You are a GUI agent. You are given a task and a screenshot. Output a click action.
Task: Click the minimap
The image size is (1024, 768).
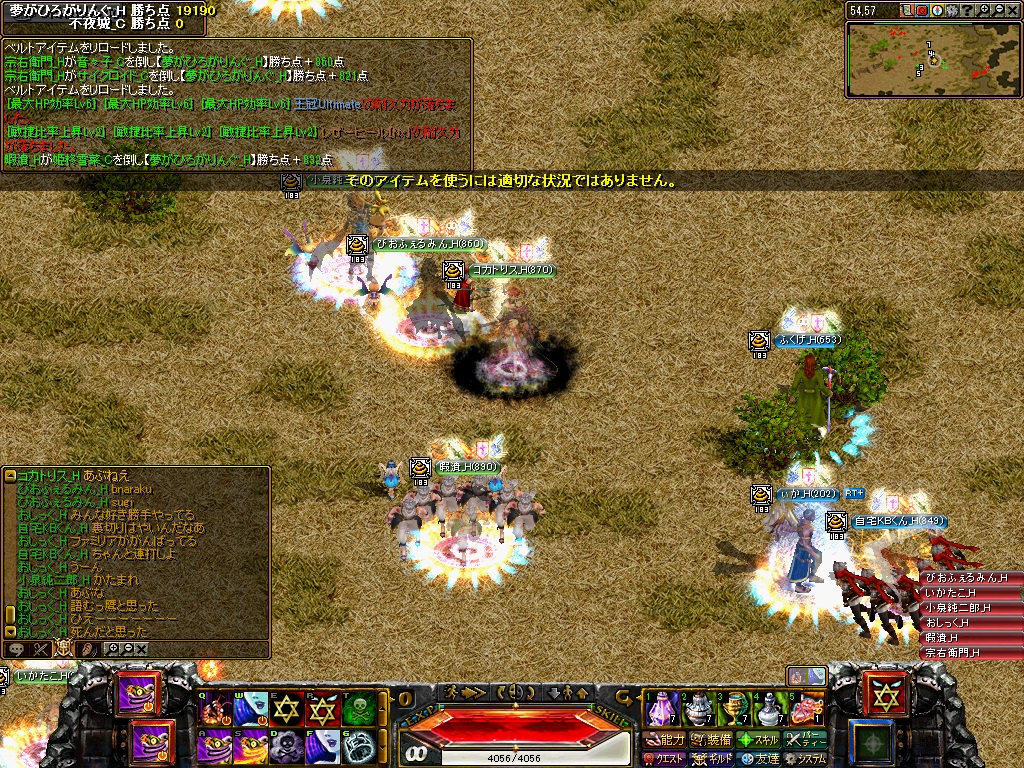pos(932,59)
